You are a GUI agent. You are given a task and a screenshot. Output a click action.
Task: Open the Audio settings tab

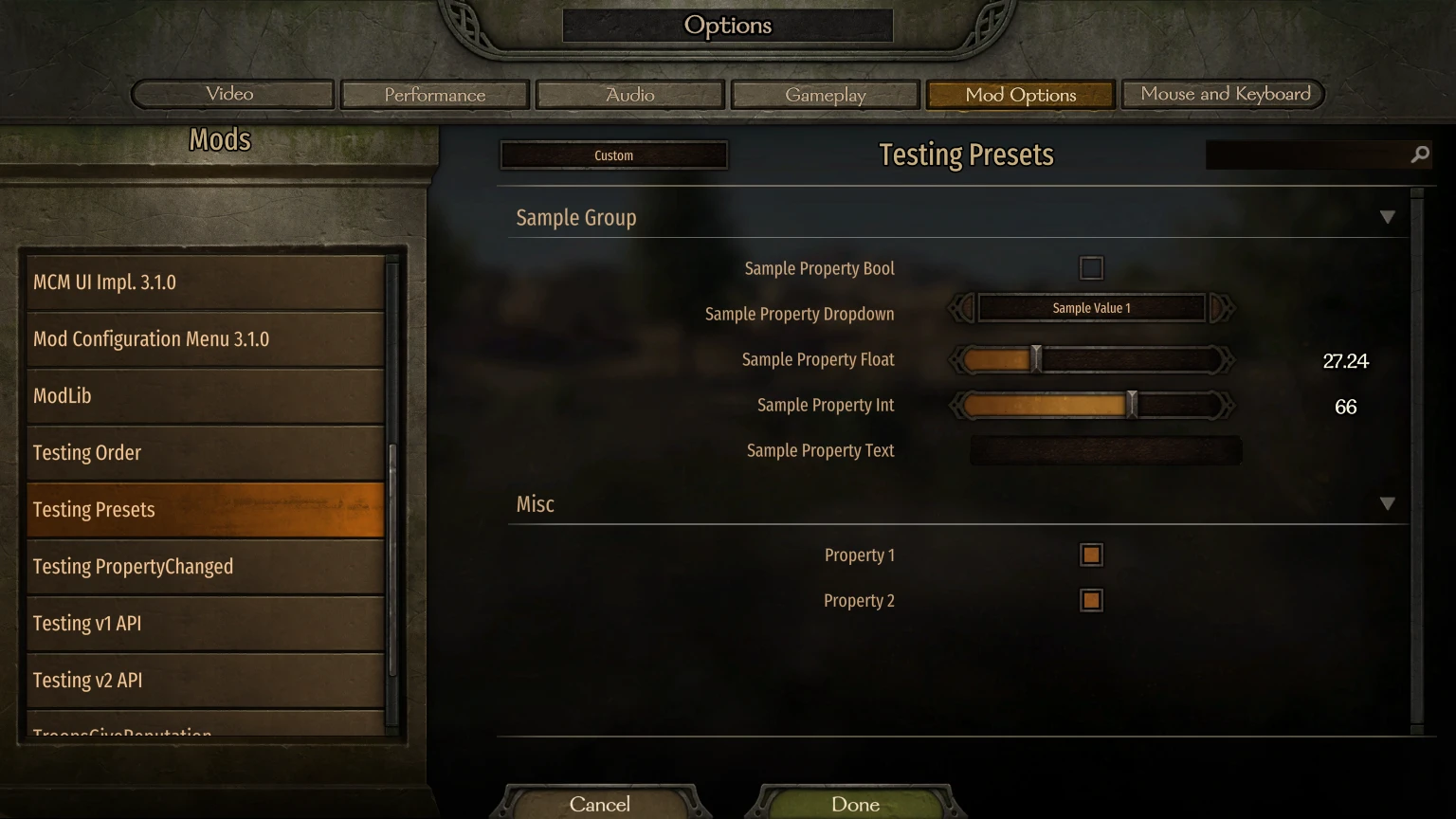tap(629, 95)
